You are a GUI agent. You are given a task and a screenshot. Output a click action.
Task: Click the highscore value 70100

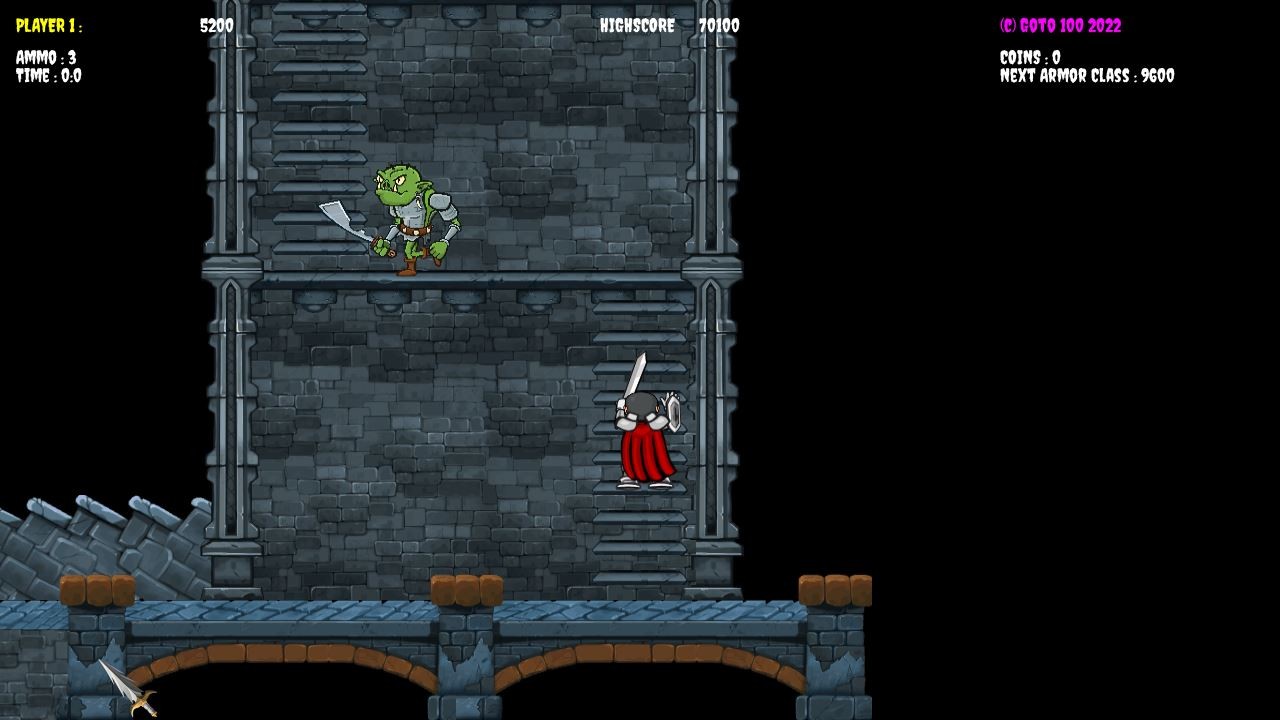(719, 27)
